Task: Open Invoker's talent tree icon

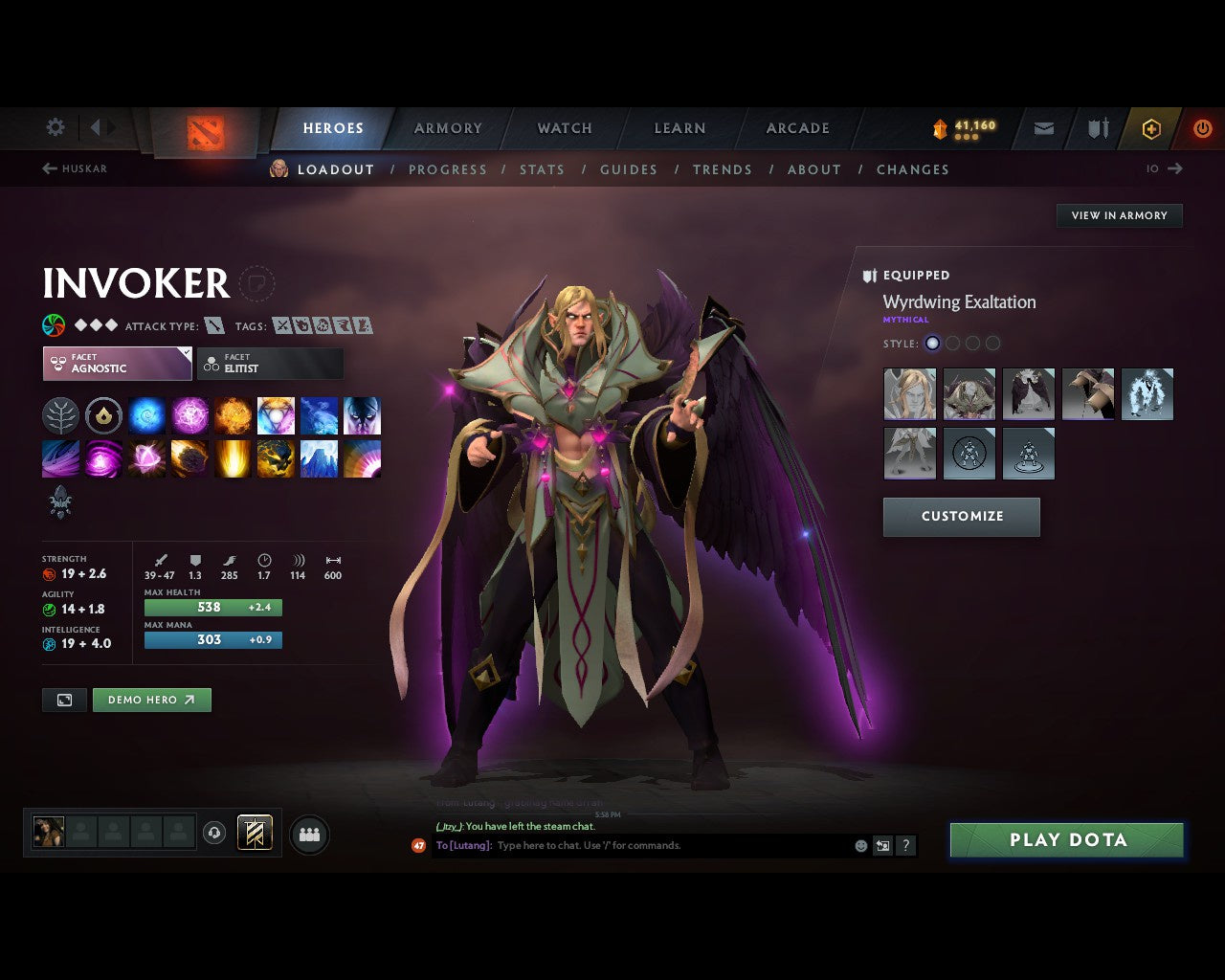Action: [x=60, y=415]
